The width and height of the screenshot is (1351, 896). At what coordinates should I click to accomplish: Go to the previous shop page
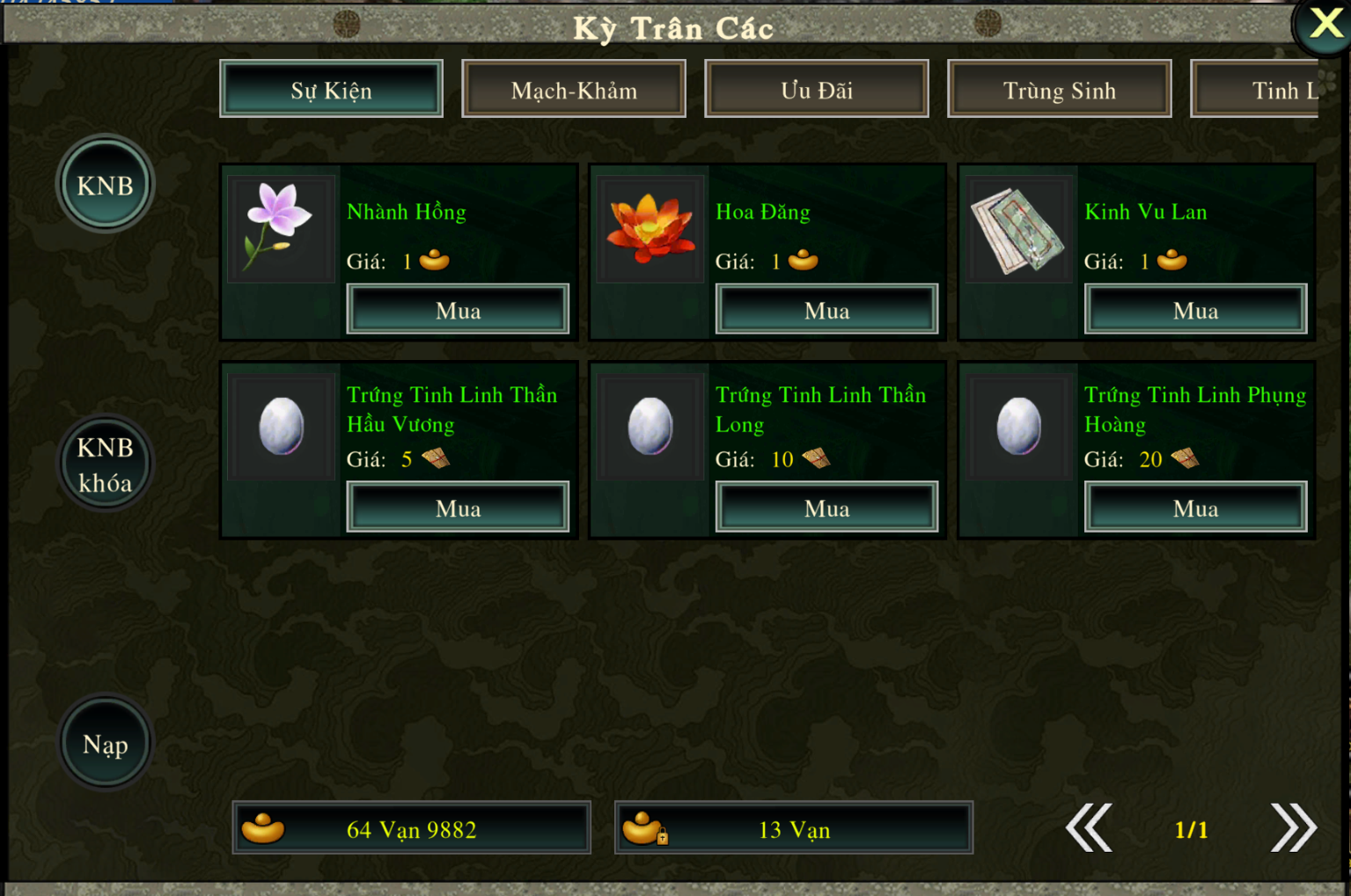tap(1090, 828)
